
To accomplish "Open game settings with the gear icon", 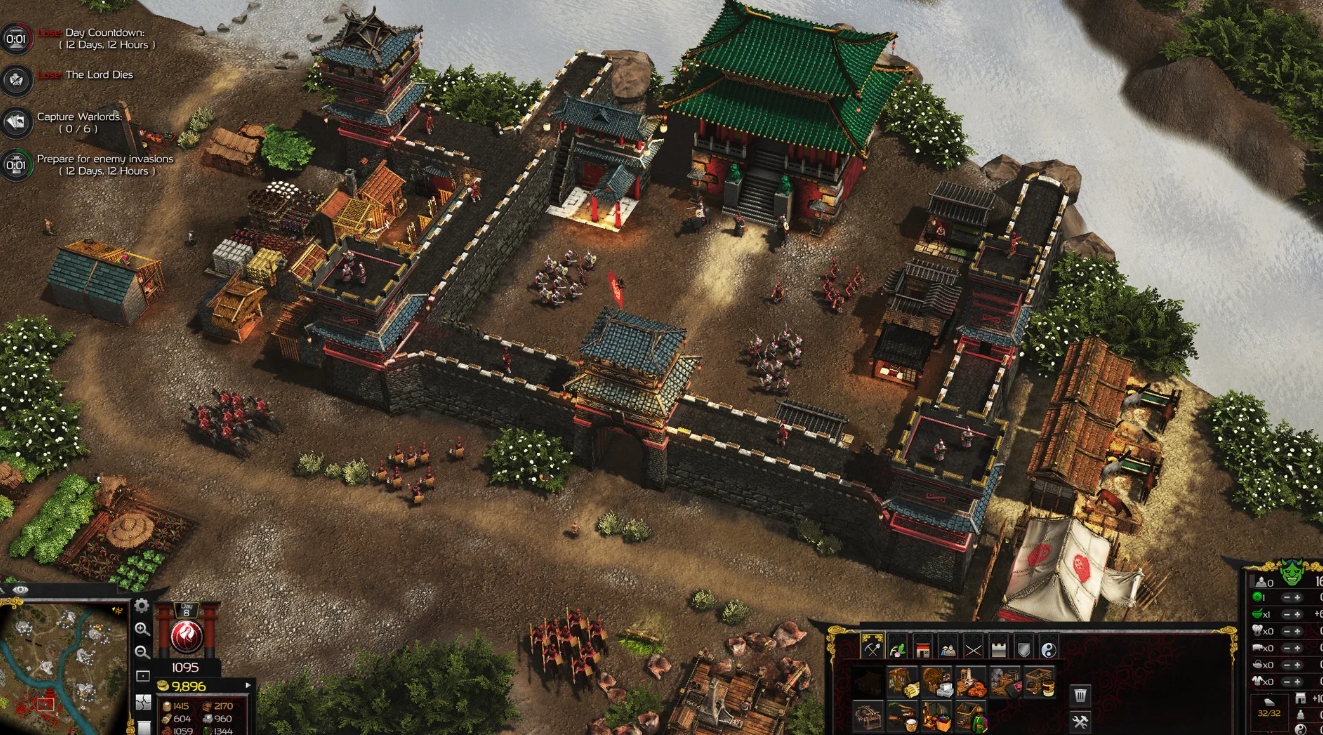I will [141, 605].
